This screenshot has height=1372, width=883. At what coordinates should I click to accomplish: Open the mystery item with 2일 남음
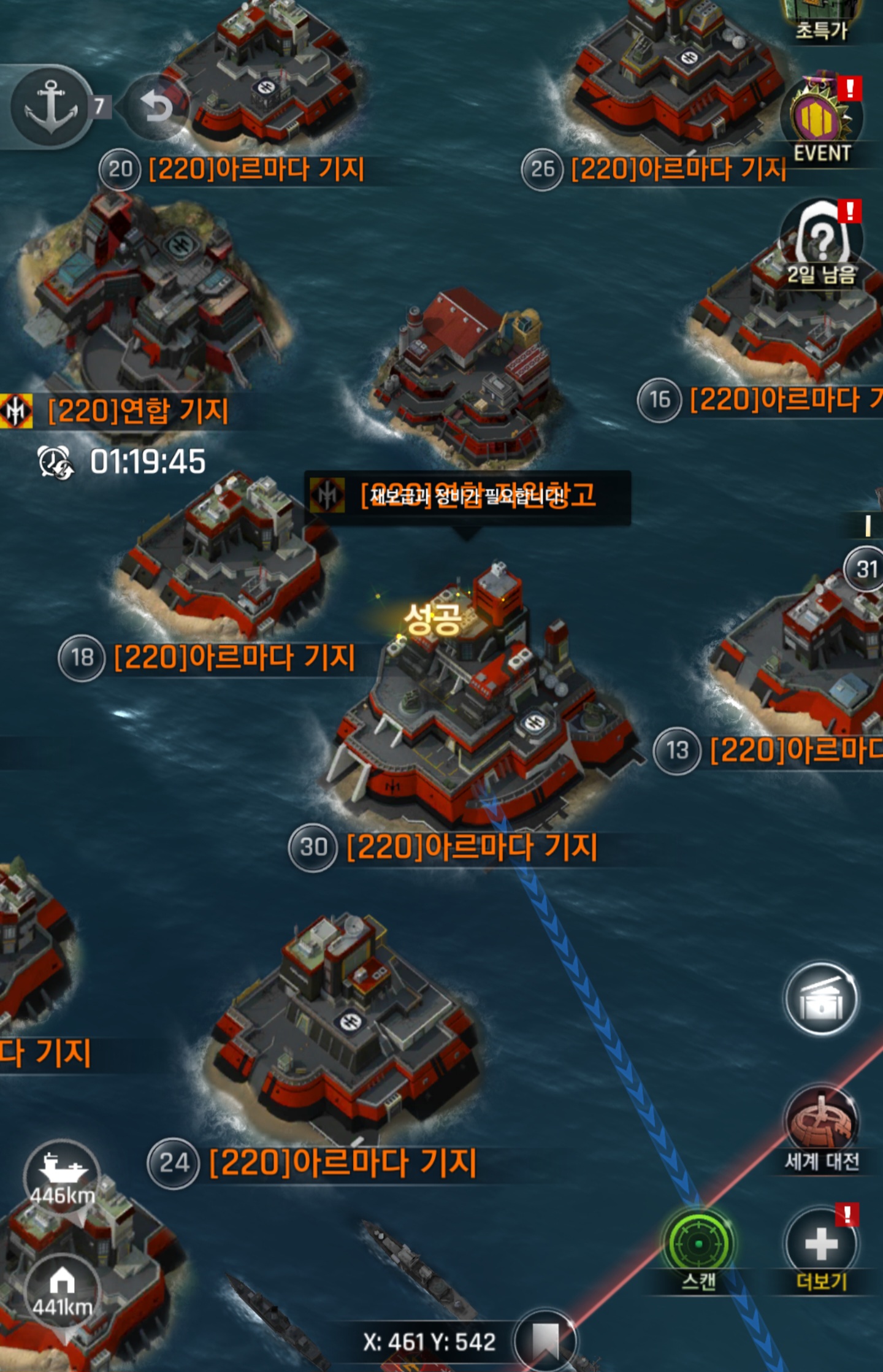click(x=822, y=242)
